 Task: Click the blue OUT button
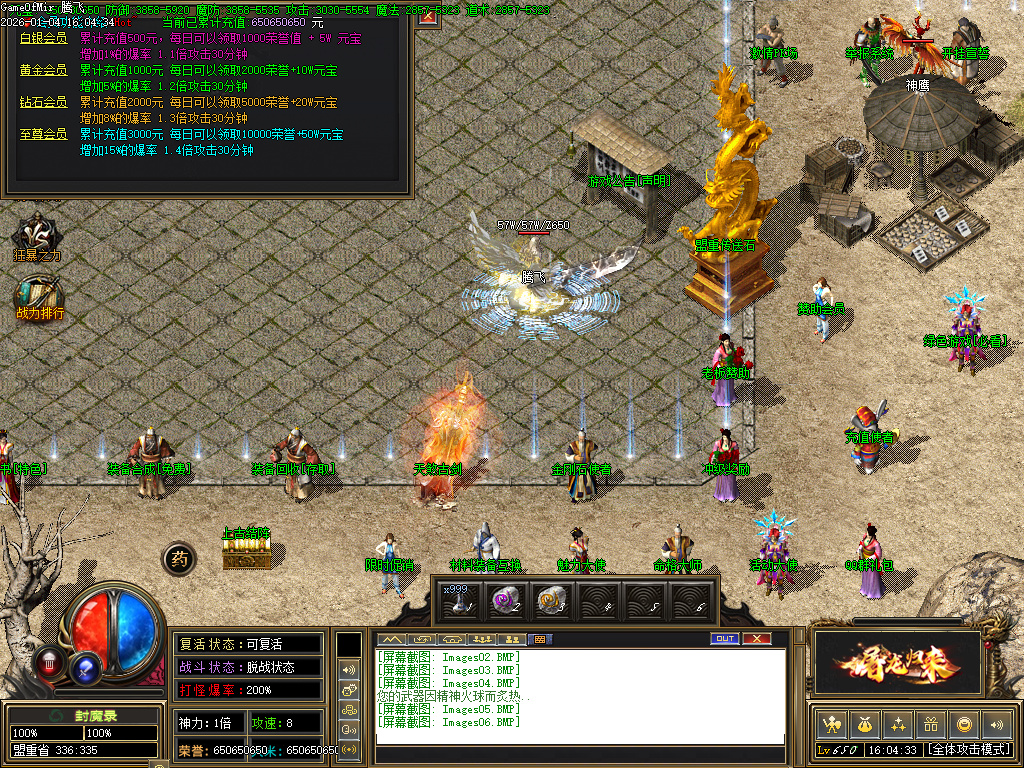tap(725, 639)
